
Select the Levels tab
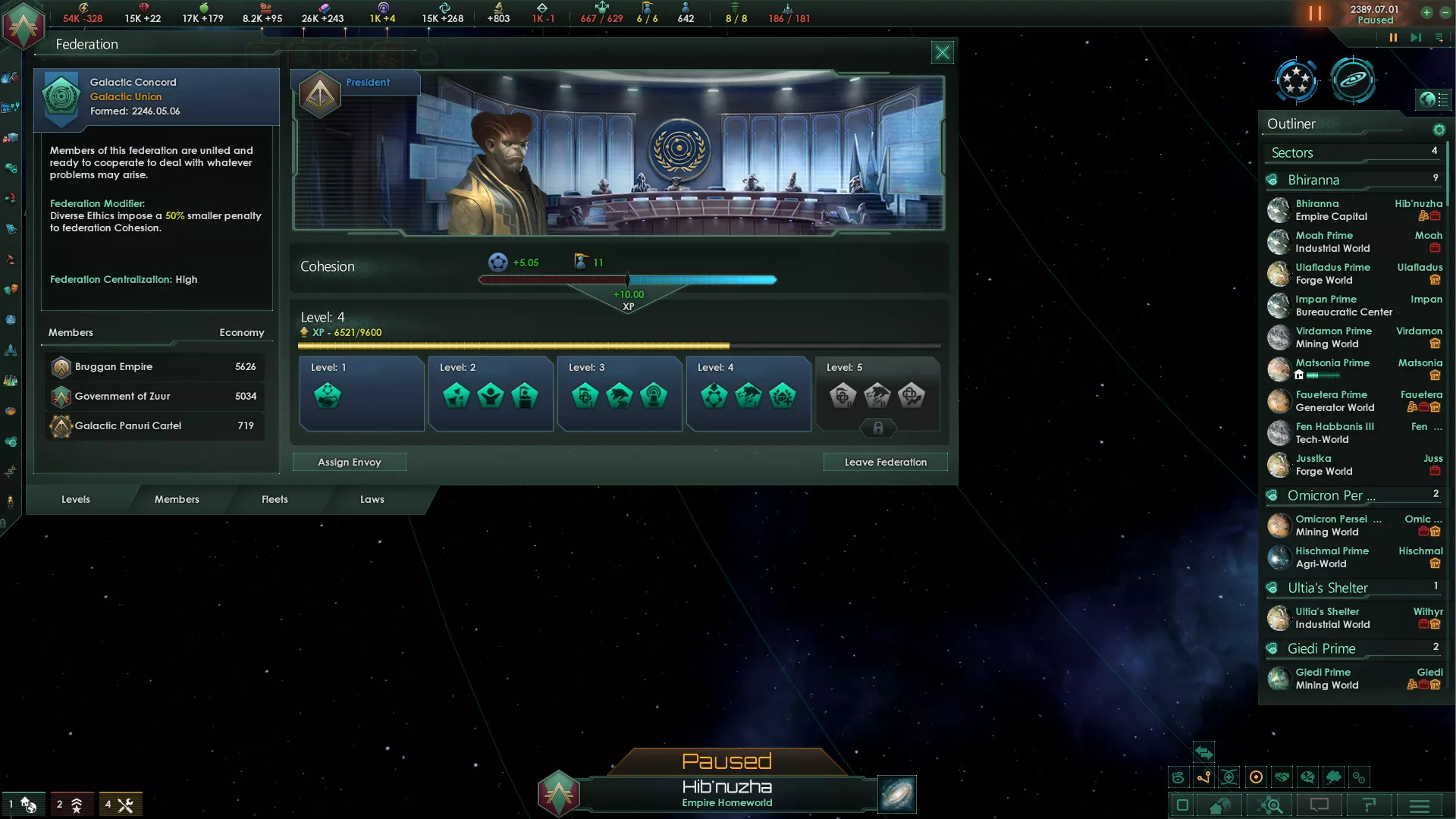[76, 499]
